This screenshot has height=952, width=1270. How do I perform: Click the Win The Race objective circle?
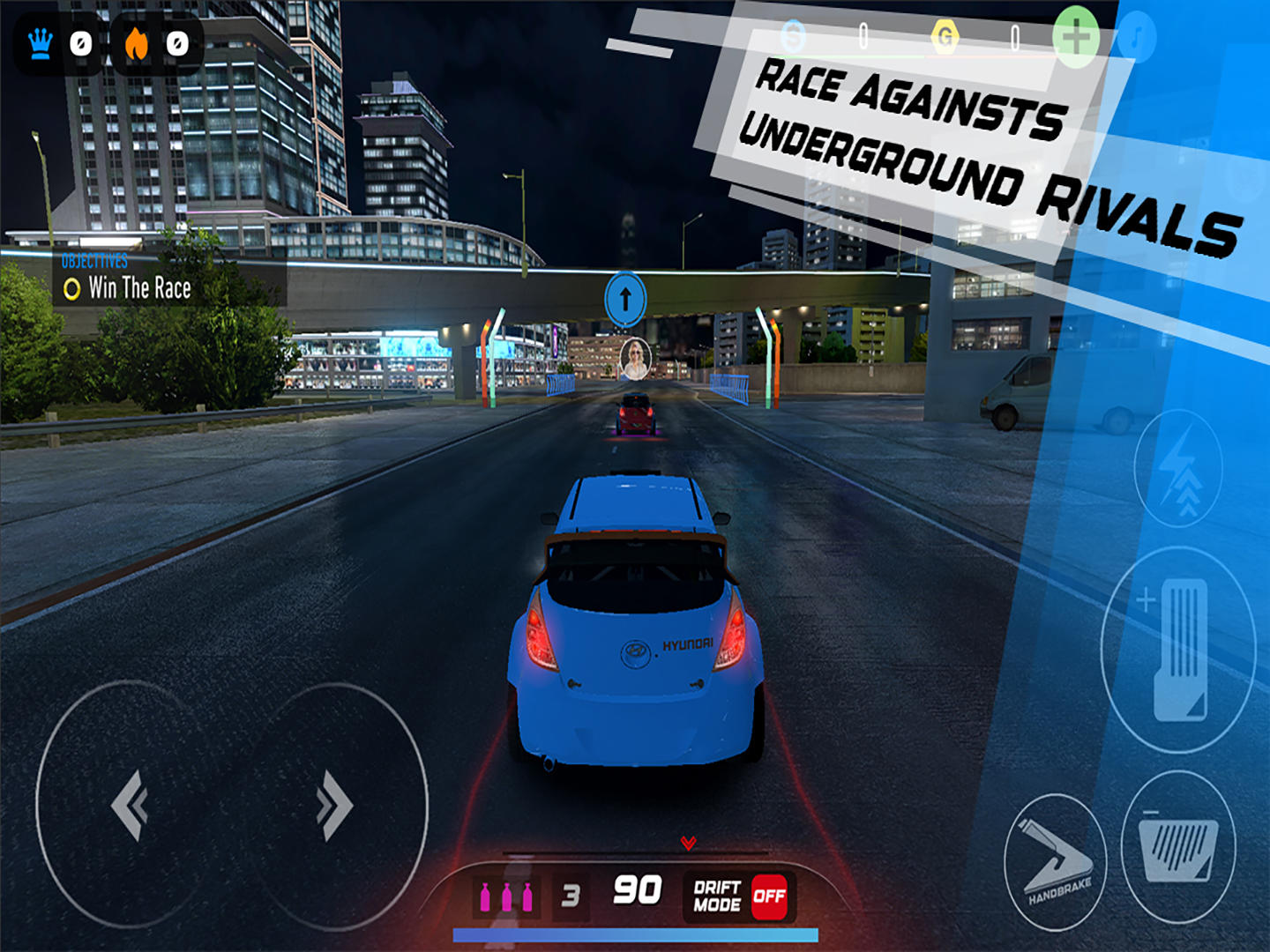click(72, 287)
